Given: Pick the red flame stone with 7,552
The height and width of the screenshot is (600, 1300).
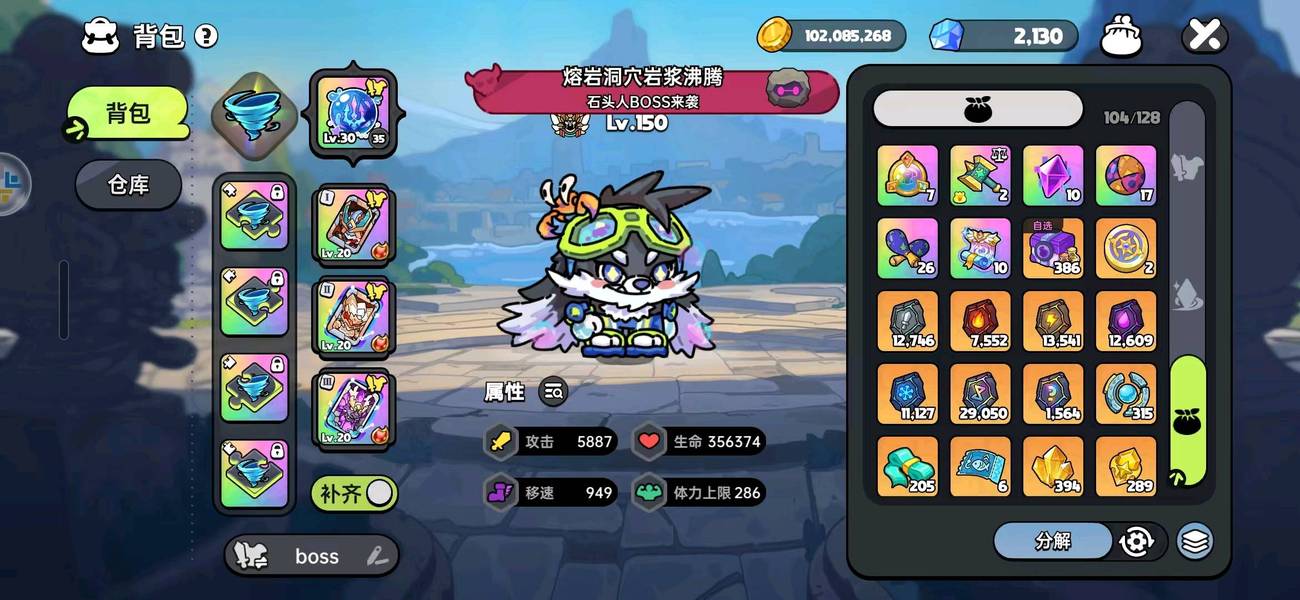Looking at the screenshot, I should pos(980,321).
